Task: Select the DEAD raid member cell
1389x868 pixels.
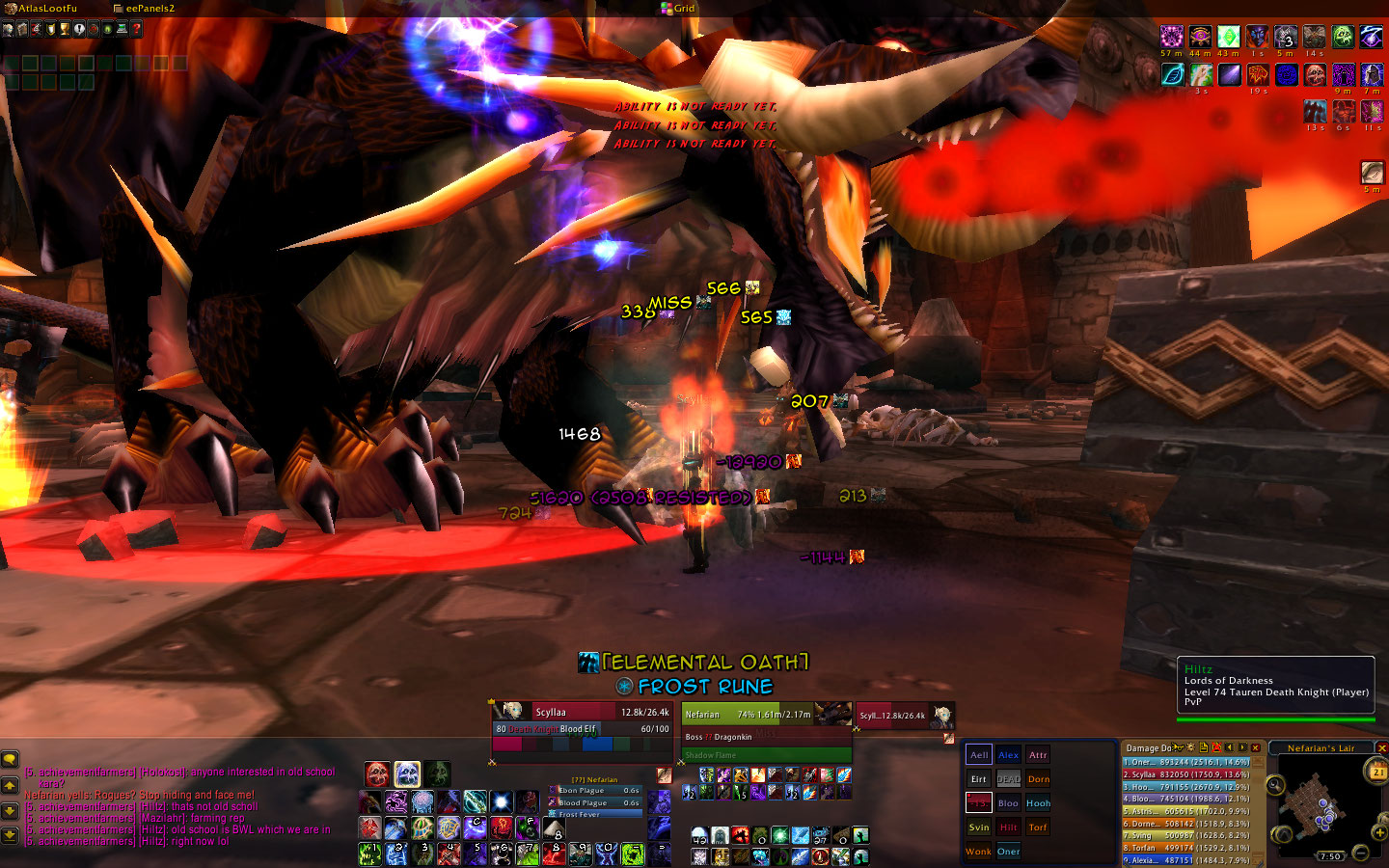Action: click(x=1008, y=779)
